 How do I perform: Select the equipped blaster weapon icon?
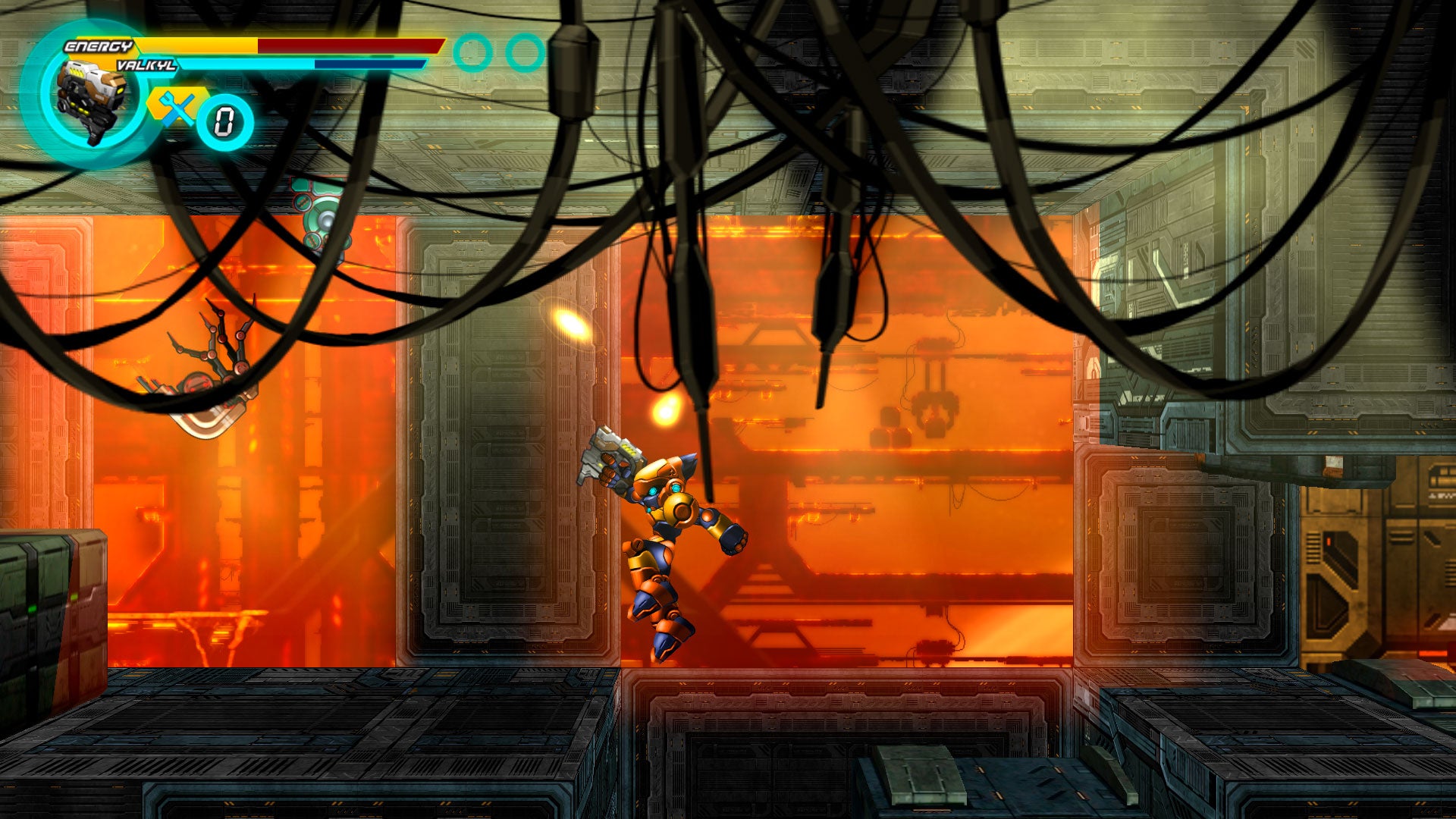click(x=91, y=101)
